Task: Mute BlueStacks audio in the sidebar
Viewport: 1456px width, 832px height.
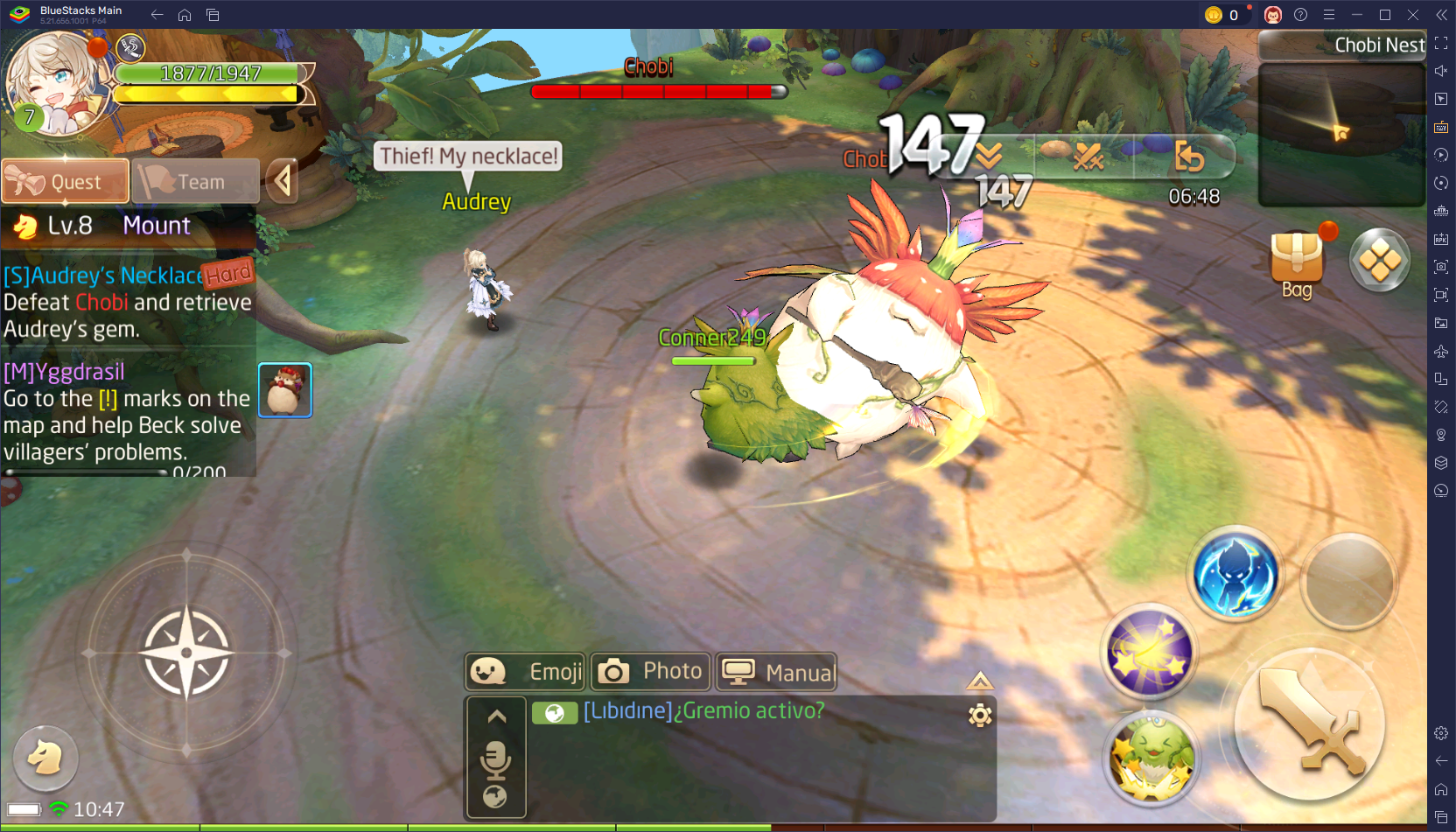Action: pos(1440,71)
